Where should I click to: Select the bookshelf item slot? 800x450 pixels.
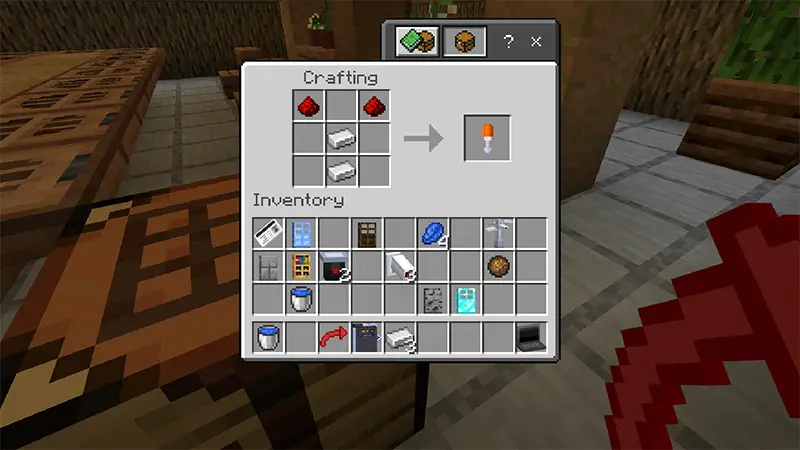[302, 266]
